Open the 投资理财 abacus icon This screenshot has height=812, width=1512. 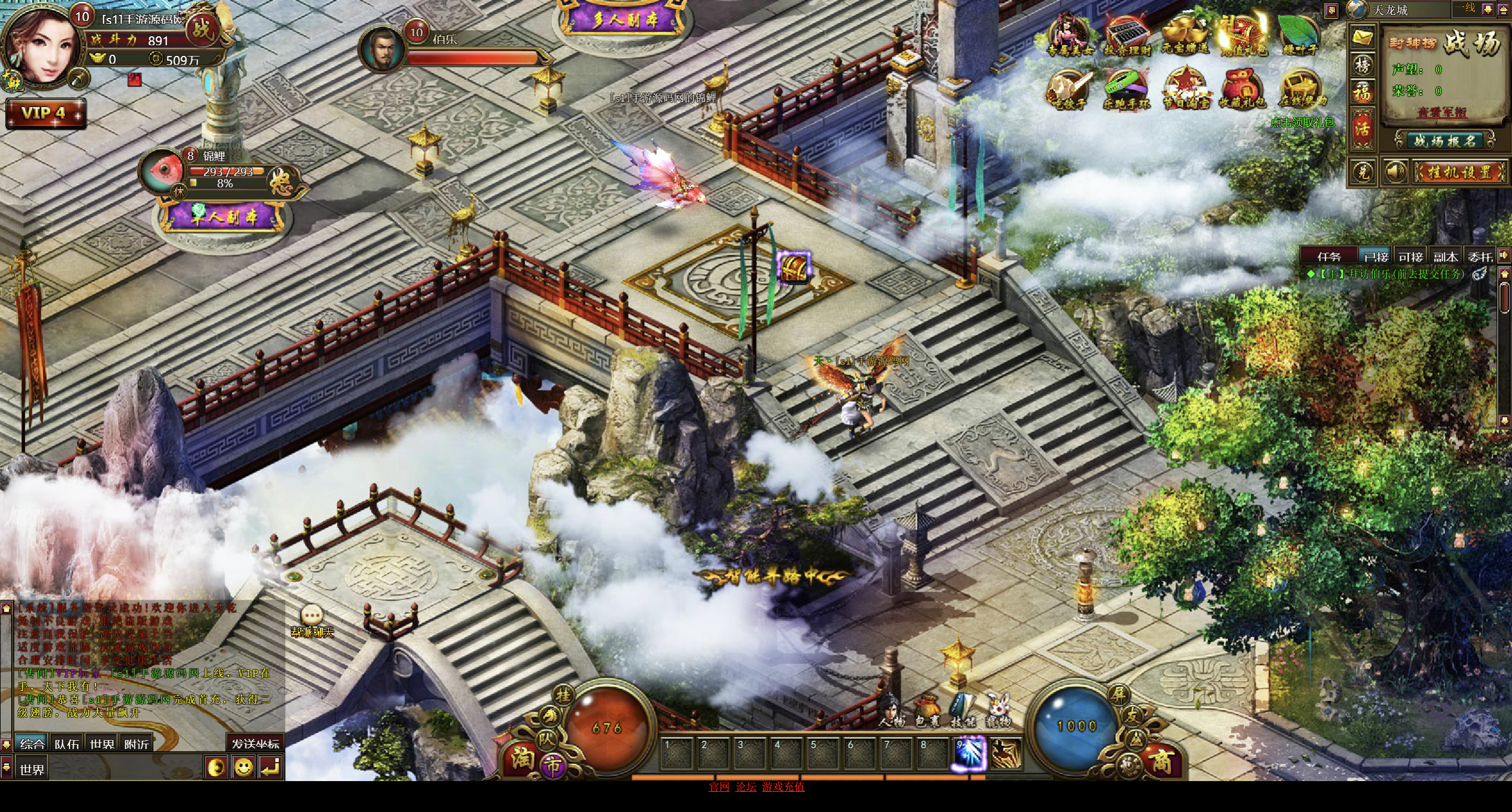pyautogui.click(x=1127, y=34)
